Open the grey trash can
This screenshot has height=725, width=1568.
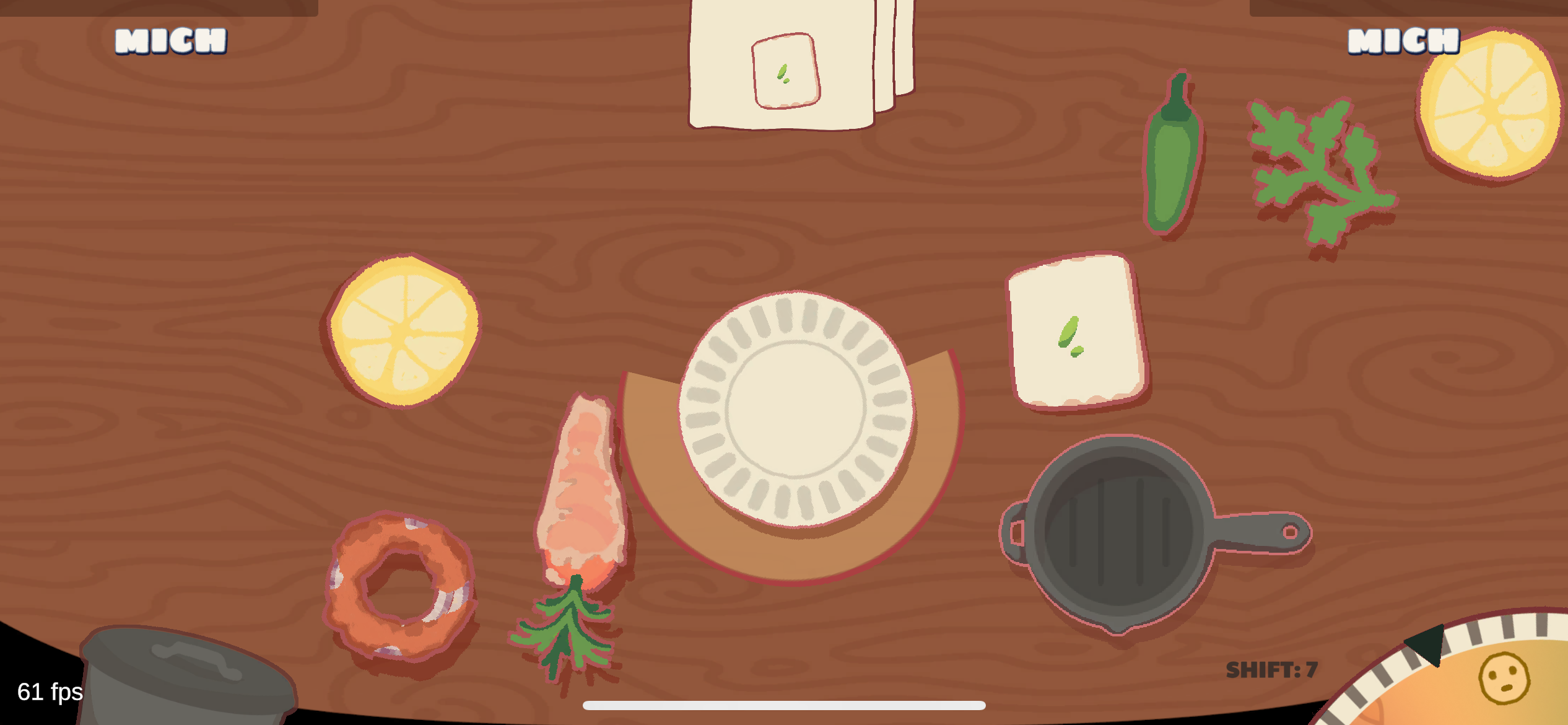point(186,679)
